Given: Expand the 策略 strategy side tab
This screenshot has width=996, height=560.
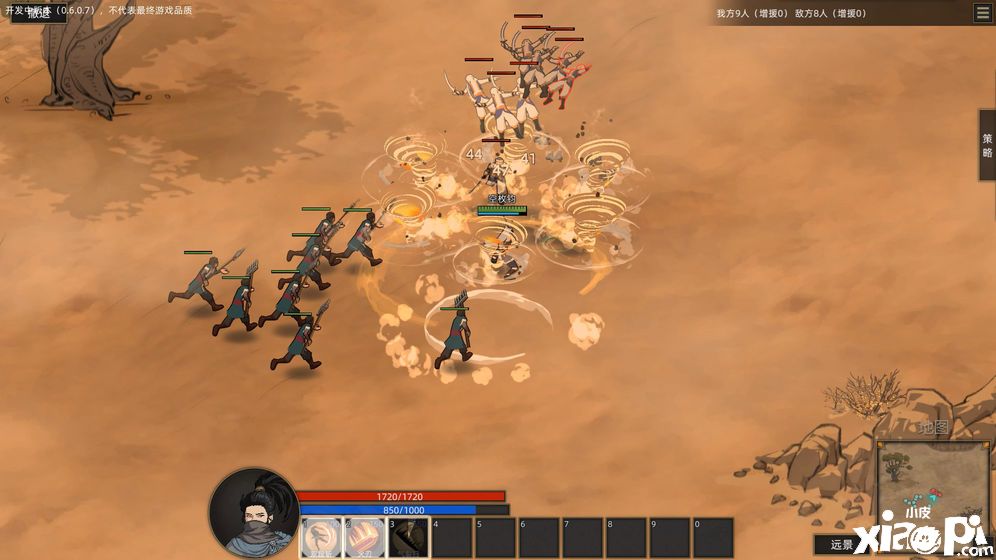Looking at the screenshot, I should coord(987,145).
